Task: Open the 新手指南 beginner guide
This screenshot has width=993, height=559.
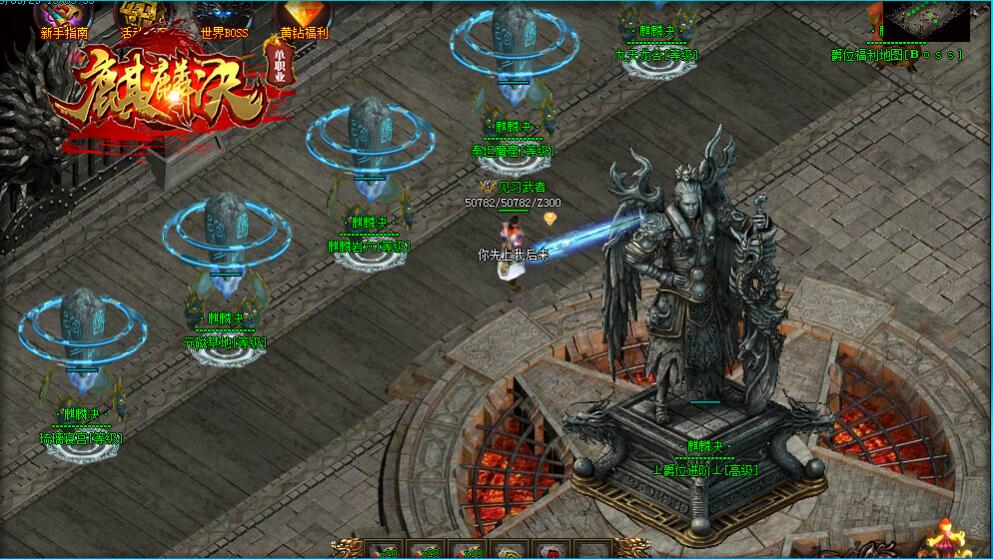Action: point(65,20)
